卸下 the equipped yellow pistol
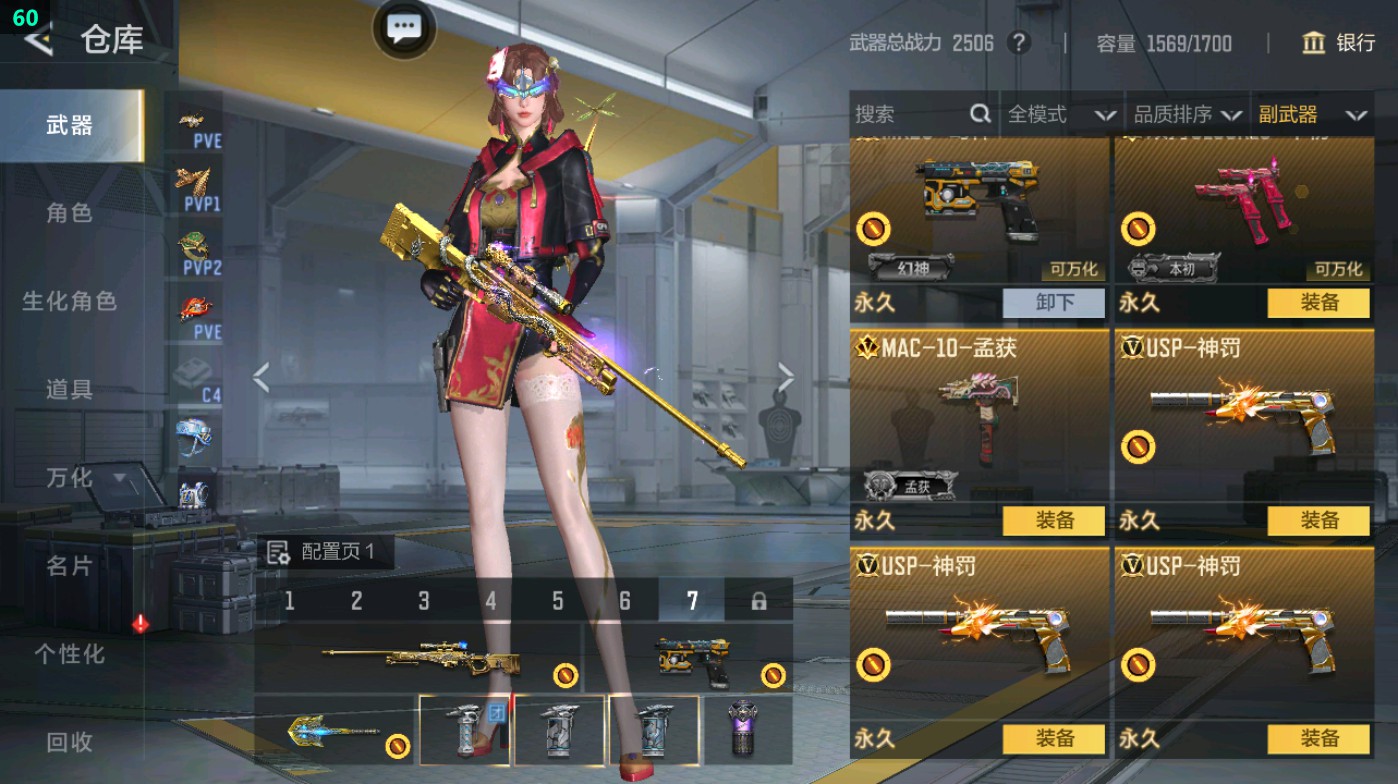Viewport: 1398px width, 784px height. click(x=1055, y=303)
